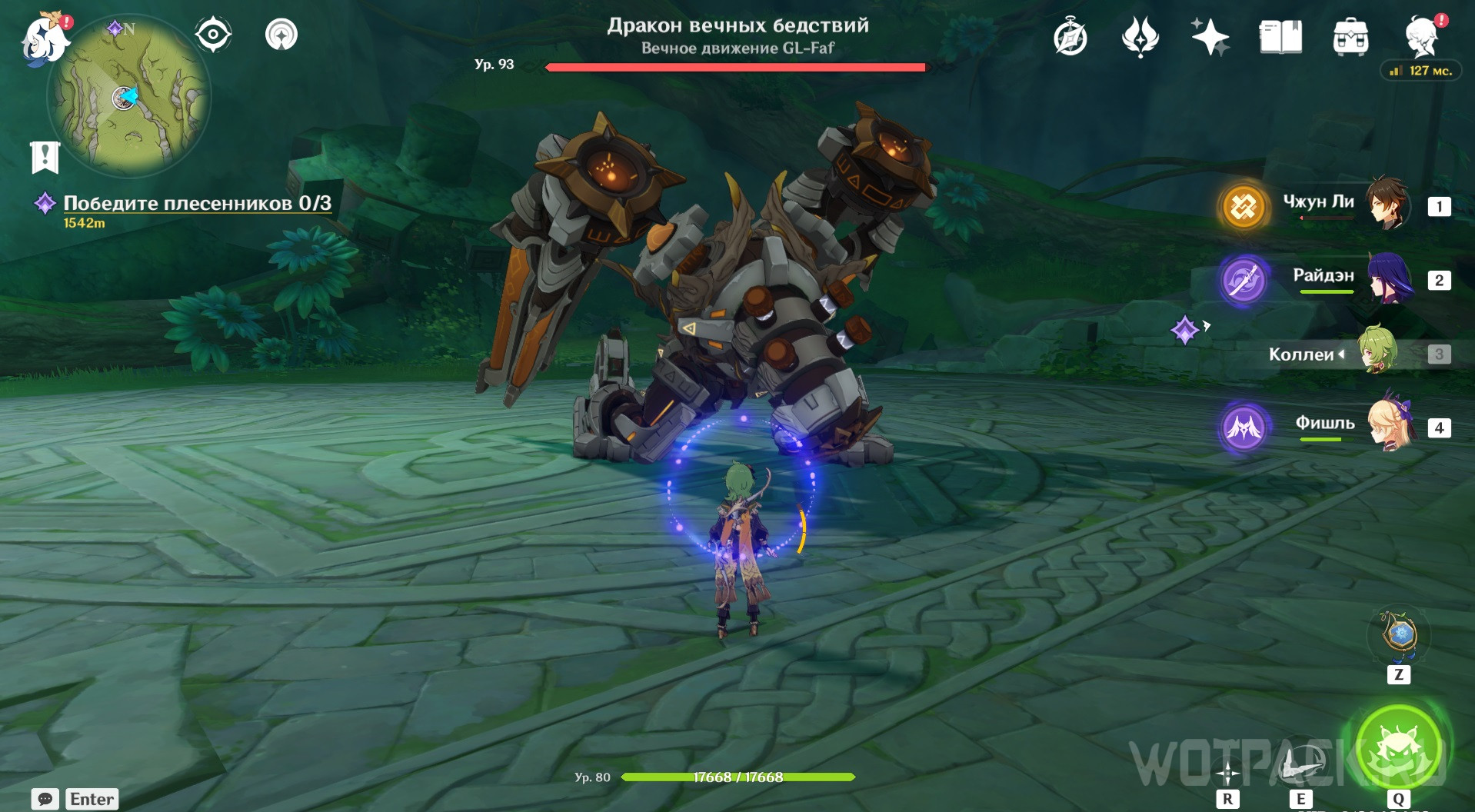Screen dimensions: 1475x812
Task: Open the compass events icon
Action: tap(1070, 38)
